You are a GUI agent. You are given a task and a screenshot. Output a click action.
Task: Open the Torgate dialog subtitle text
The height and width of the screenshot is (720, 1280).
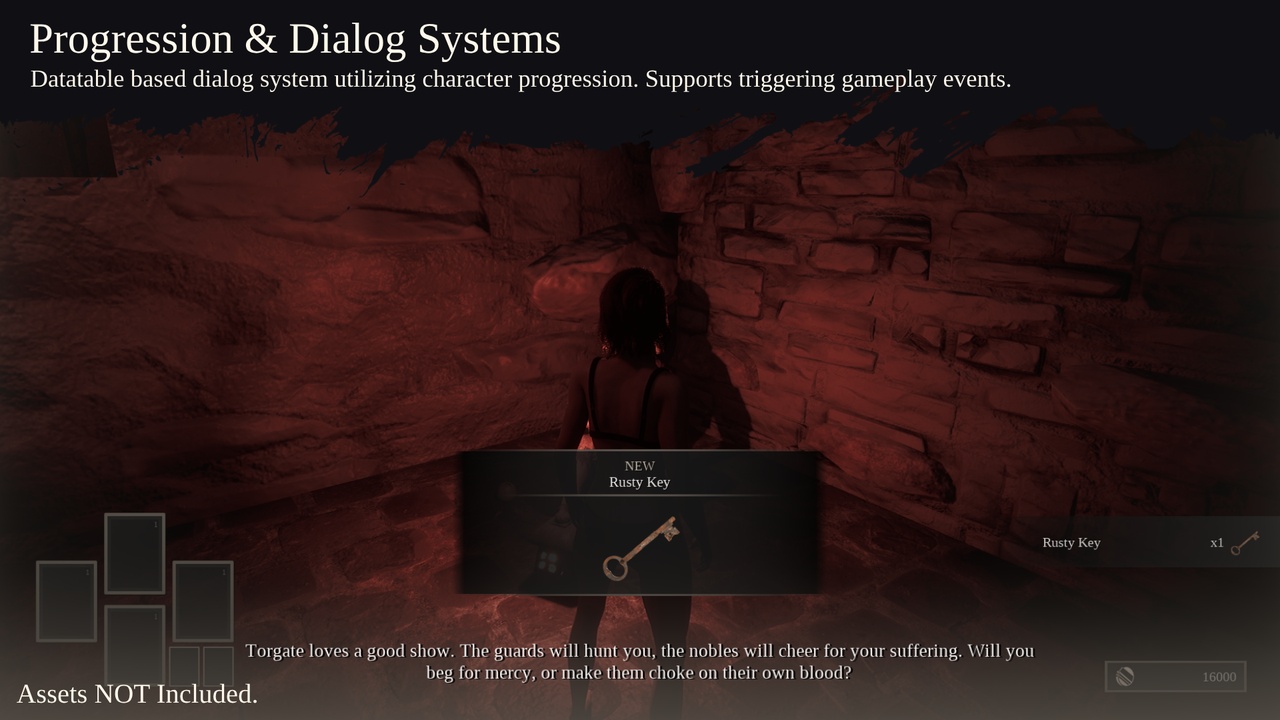pos(640,661)
